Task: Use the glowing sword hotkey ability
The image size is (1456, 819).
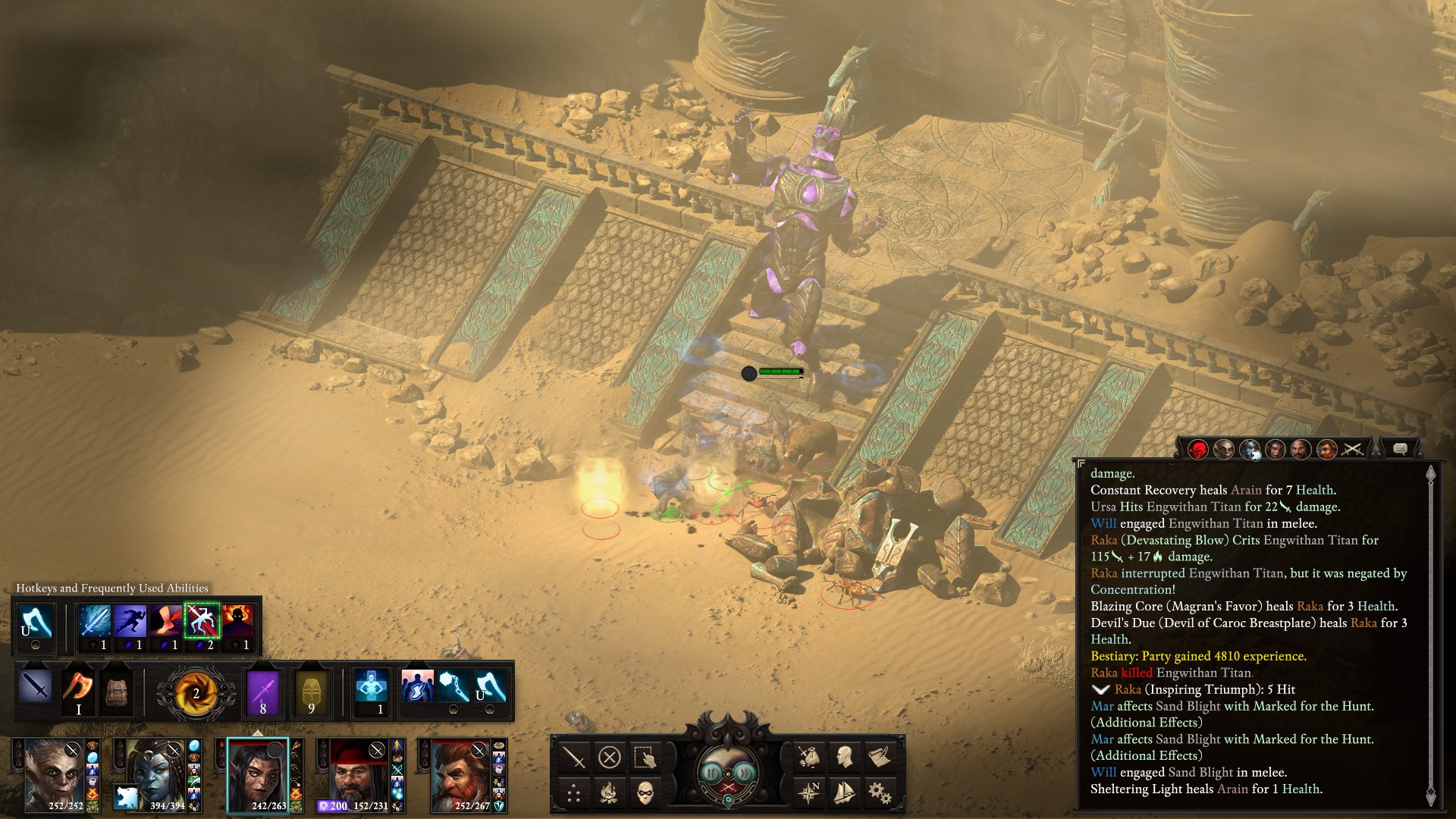Action: (x=95, y=621)
